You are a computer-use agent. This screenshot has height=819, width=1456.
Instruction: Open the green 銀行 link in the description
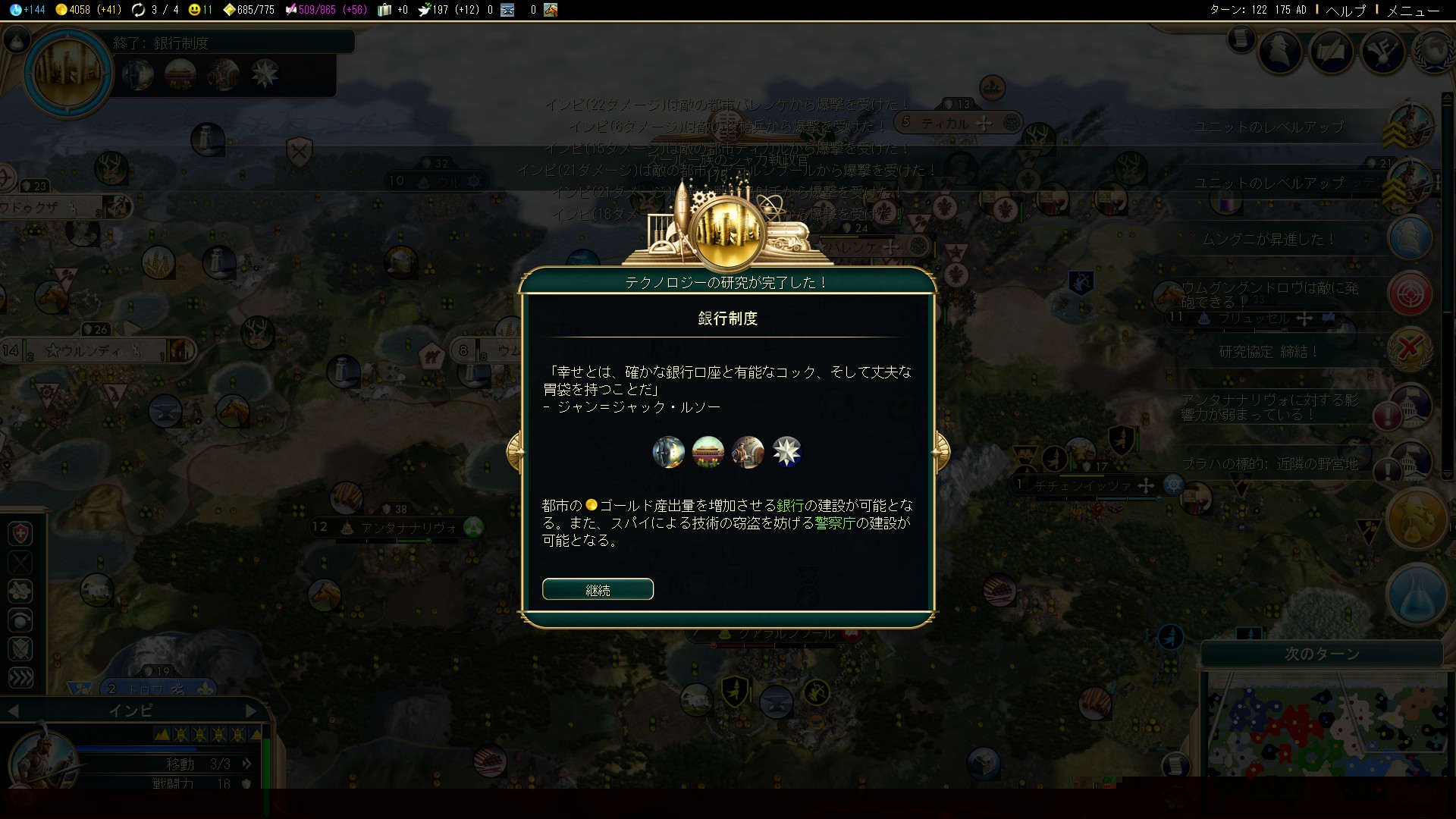[x=789, y=505]
